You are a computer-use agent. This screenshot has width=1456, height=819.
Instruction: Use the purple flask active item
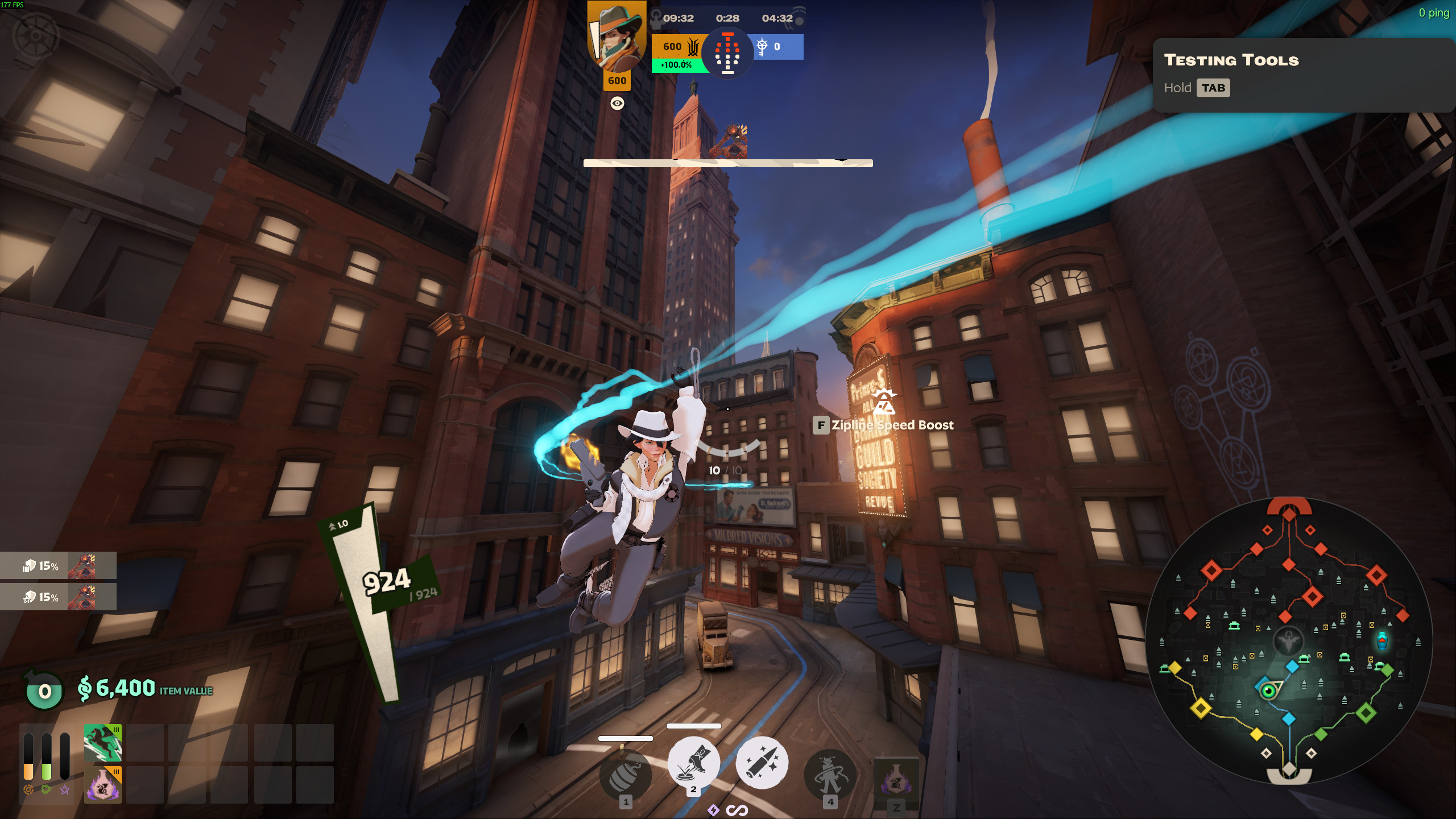(x=896, y=780)
